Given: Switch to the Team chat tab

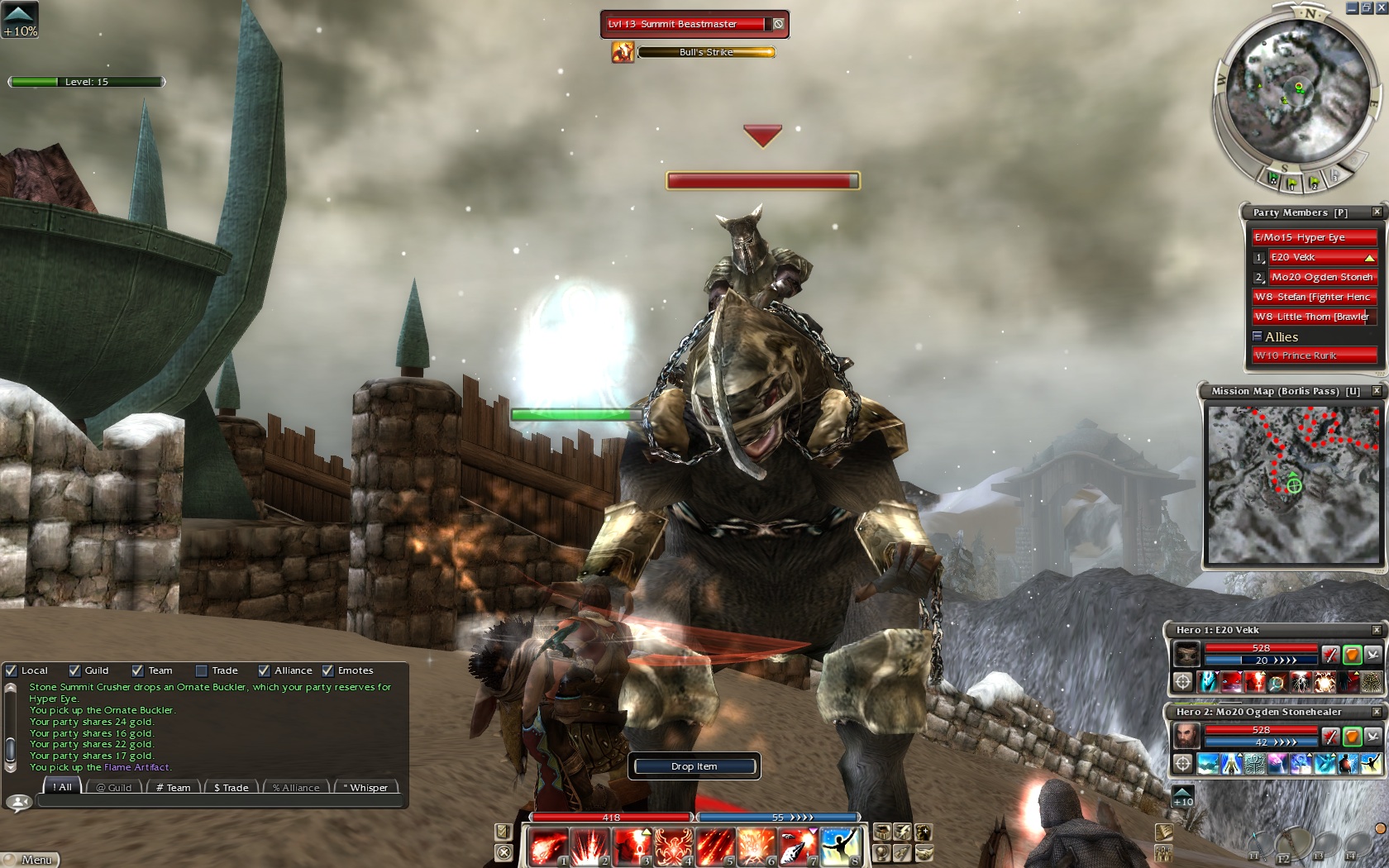Looking at the screenshot, I should click(x=174, y=788).
